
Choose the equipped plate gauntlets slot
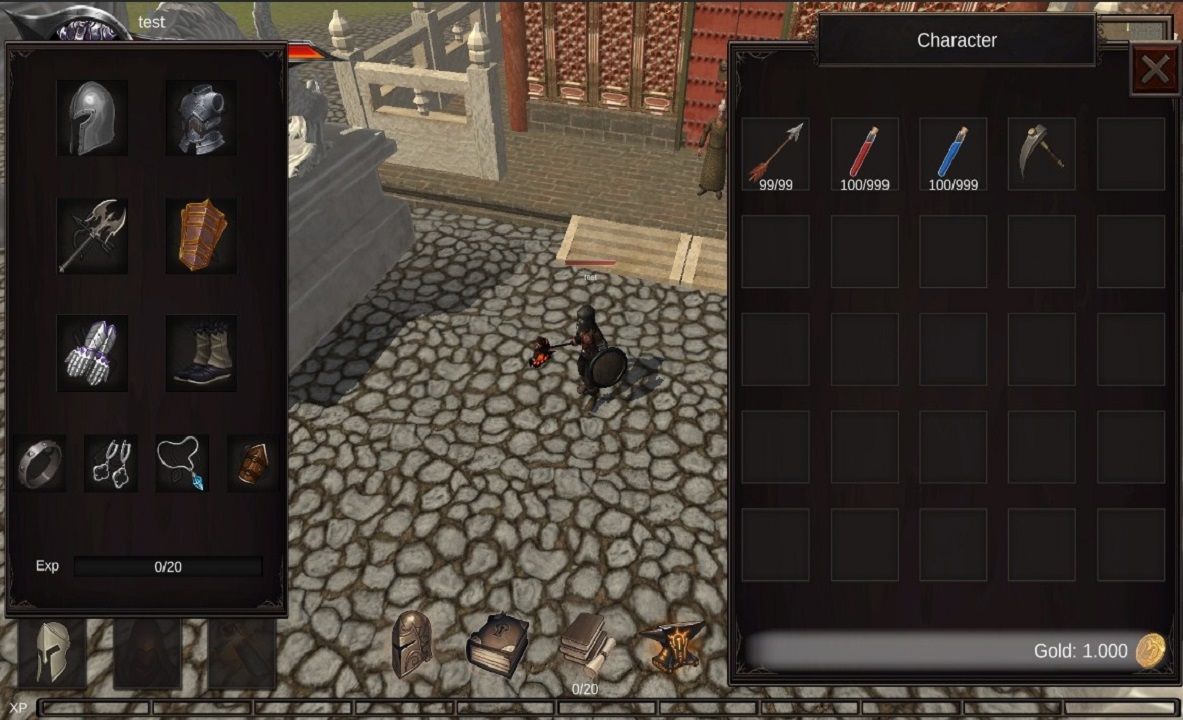click(92, 353)
